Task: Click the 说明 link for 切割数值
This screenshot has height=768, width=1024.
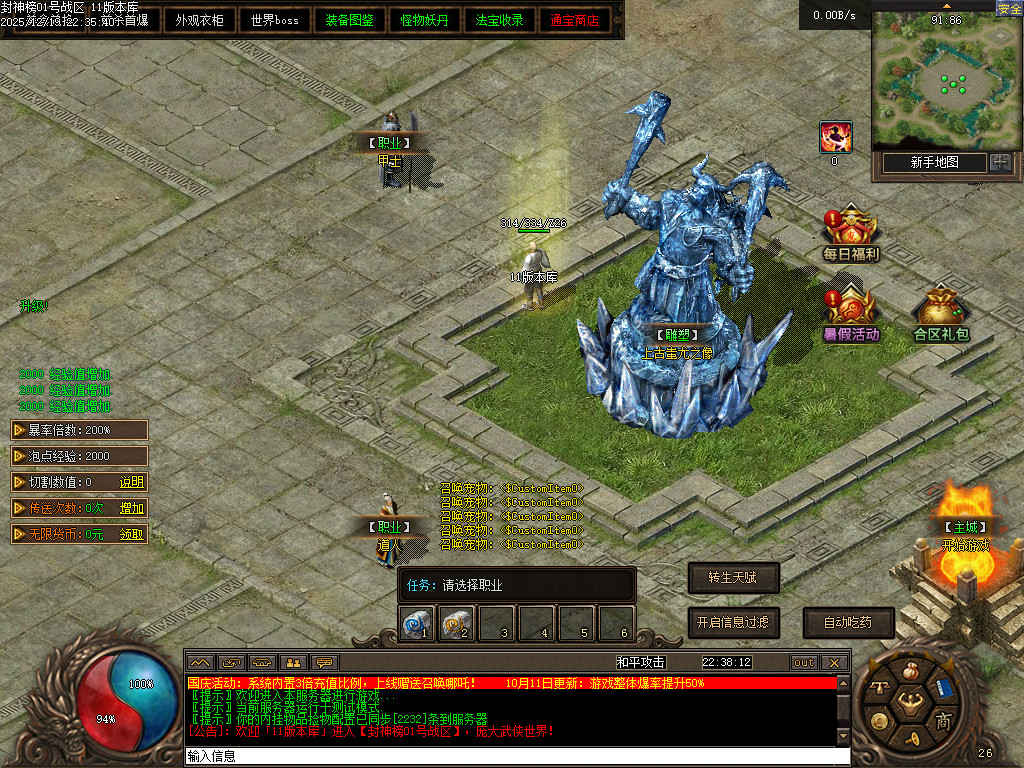Action: pyautogui.click(x=132, y=482)
